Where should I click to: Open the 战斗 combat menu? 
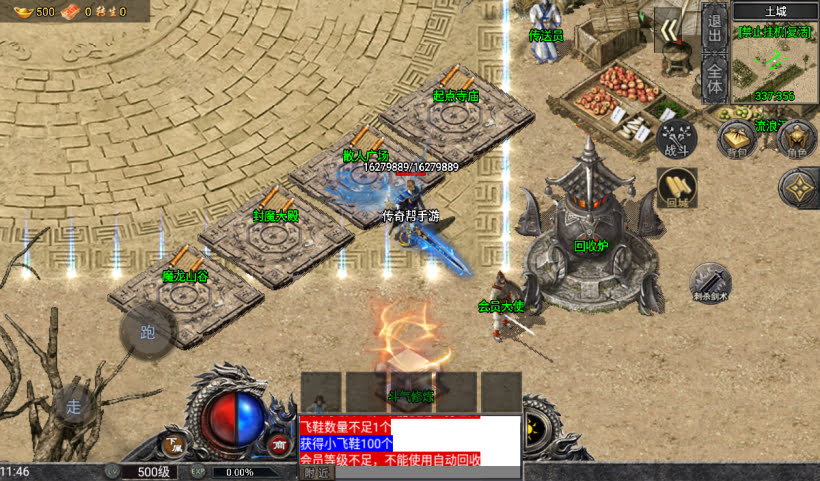pos(678,137)
